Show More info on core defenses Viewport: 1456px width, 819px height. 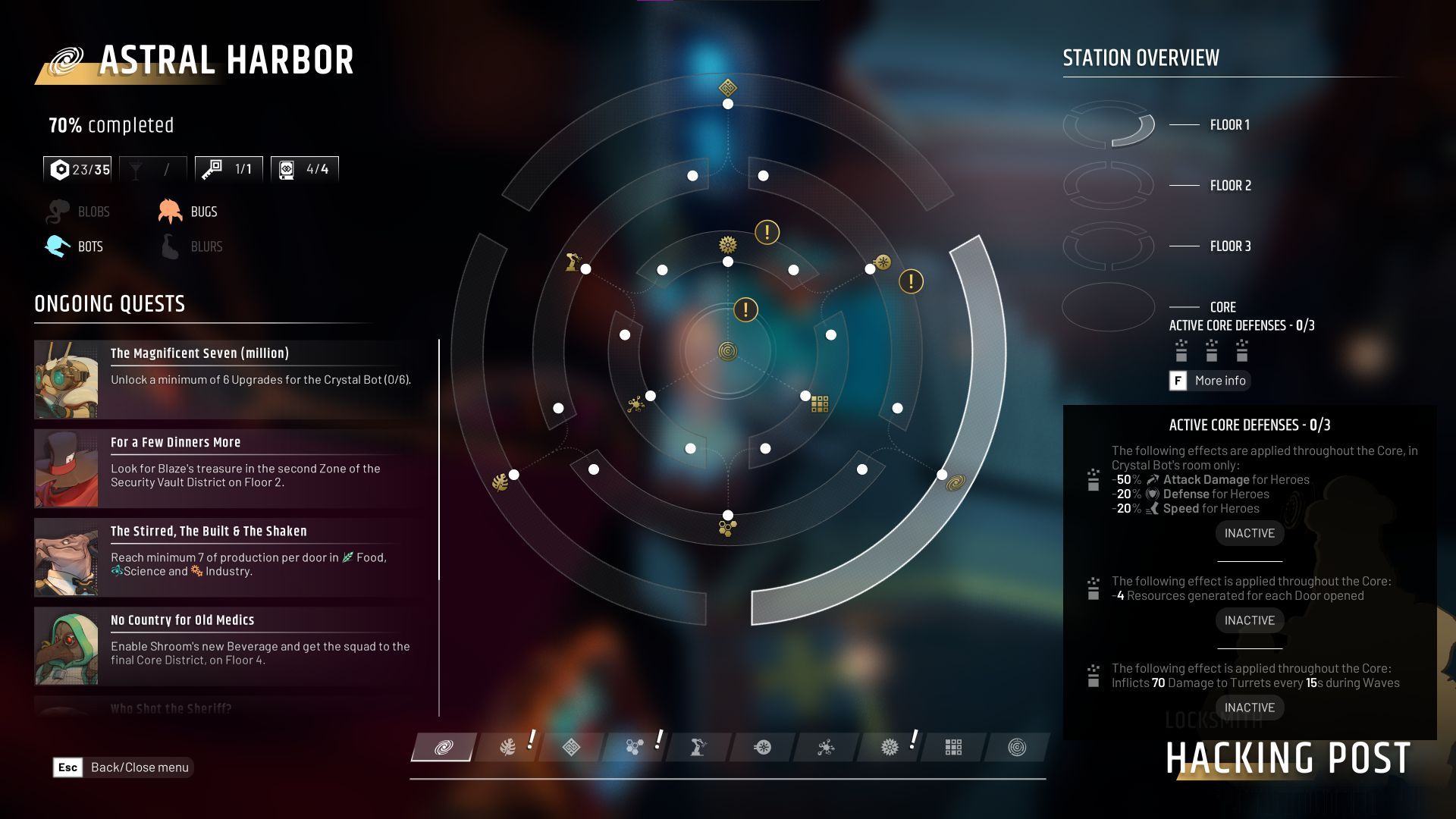point(1210,381)
